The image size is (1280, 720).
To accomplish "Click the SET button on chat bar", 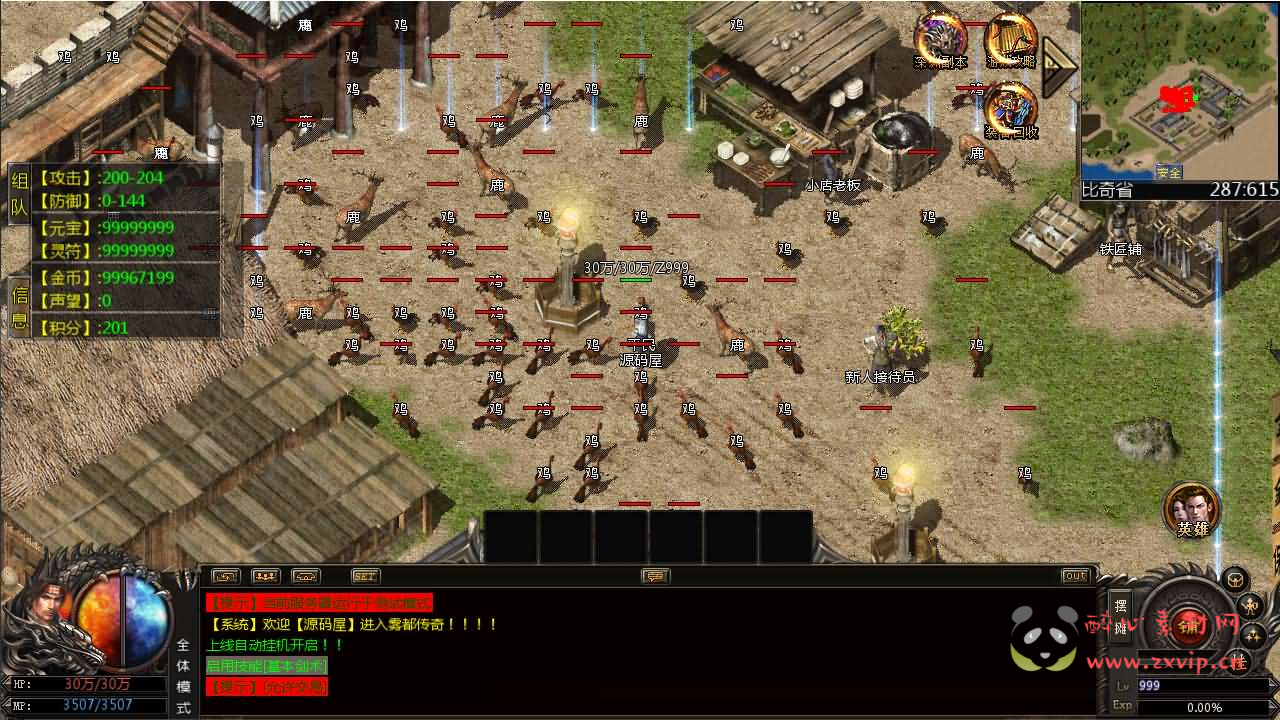I will click(x=365, y=576).
